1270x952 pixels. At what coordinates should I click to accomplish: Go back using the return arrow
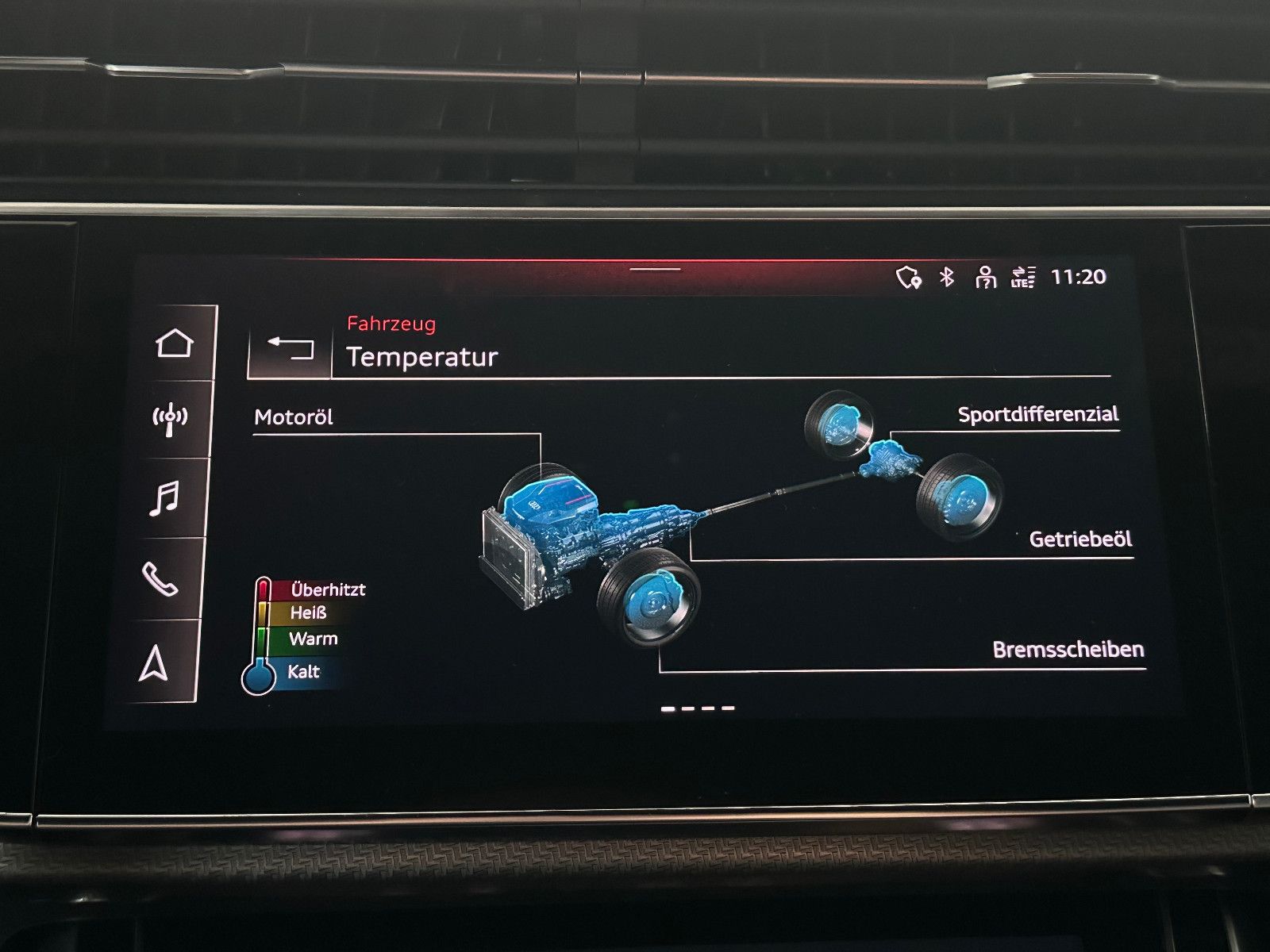290,347
